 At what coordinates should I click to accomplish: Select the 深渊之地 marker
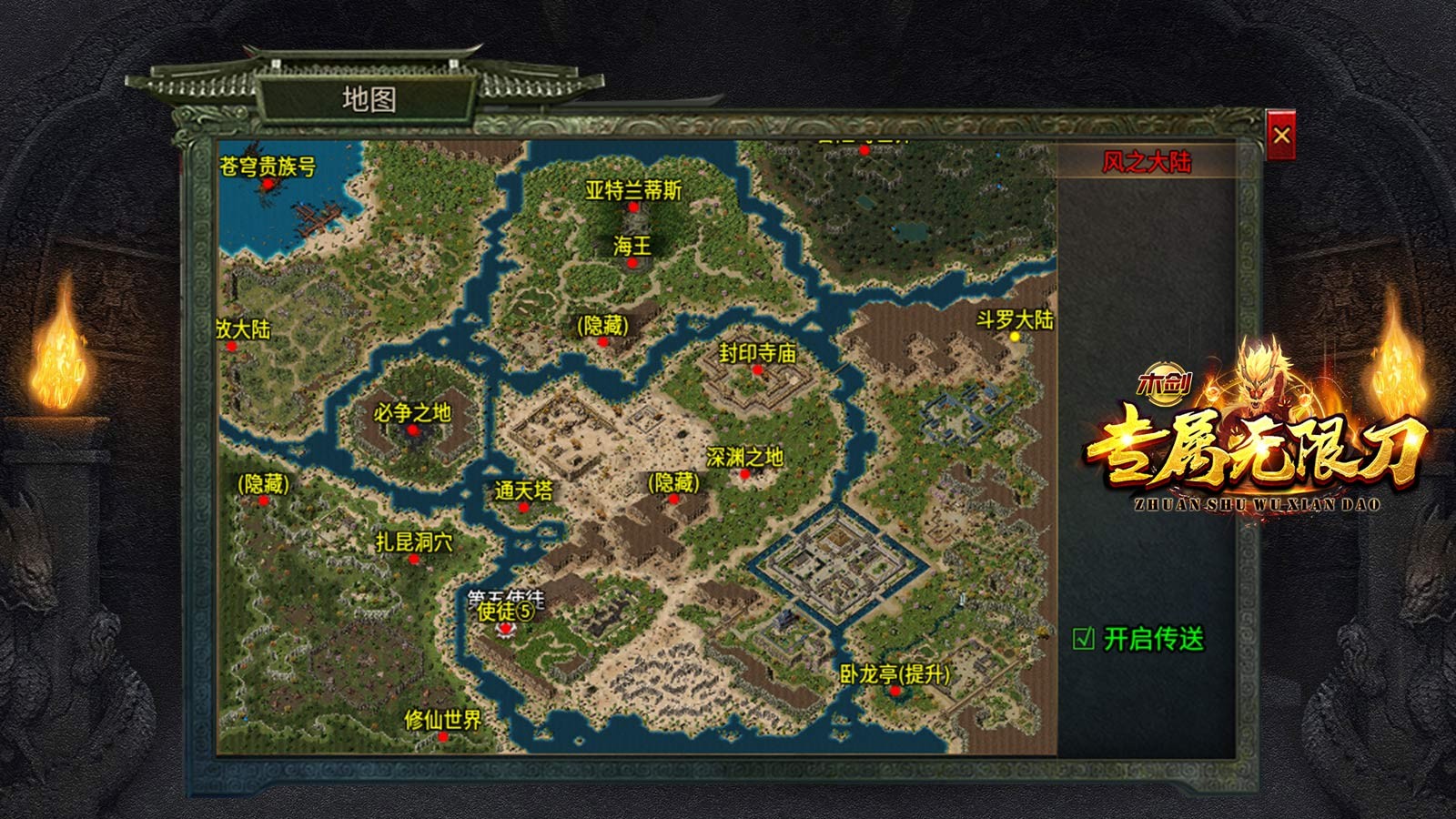[x=745, y=473]
